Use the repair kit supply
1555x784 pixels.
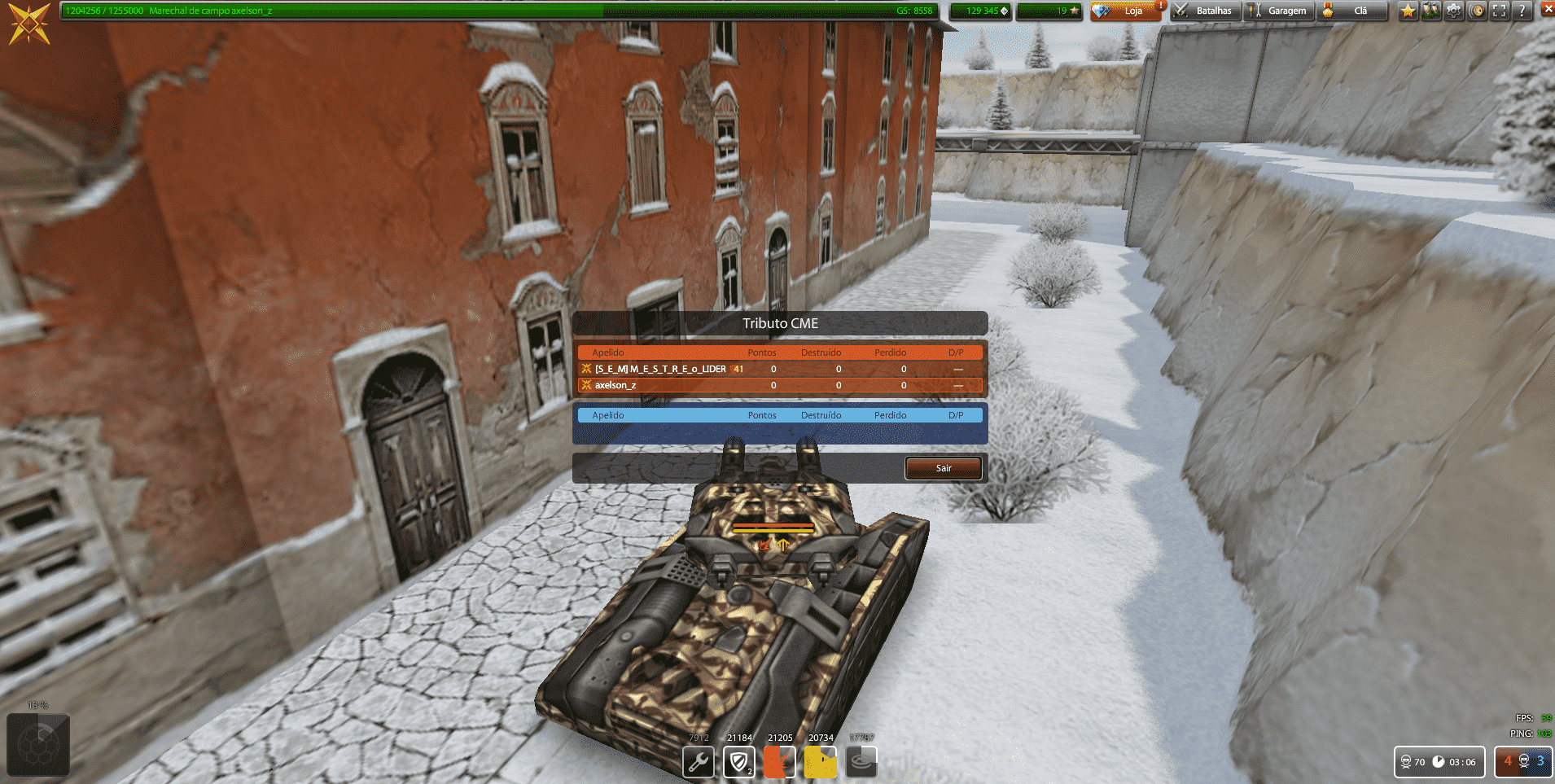(x=698, y=762)
